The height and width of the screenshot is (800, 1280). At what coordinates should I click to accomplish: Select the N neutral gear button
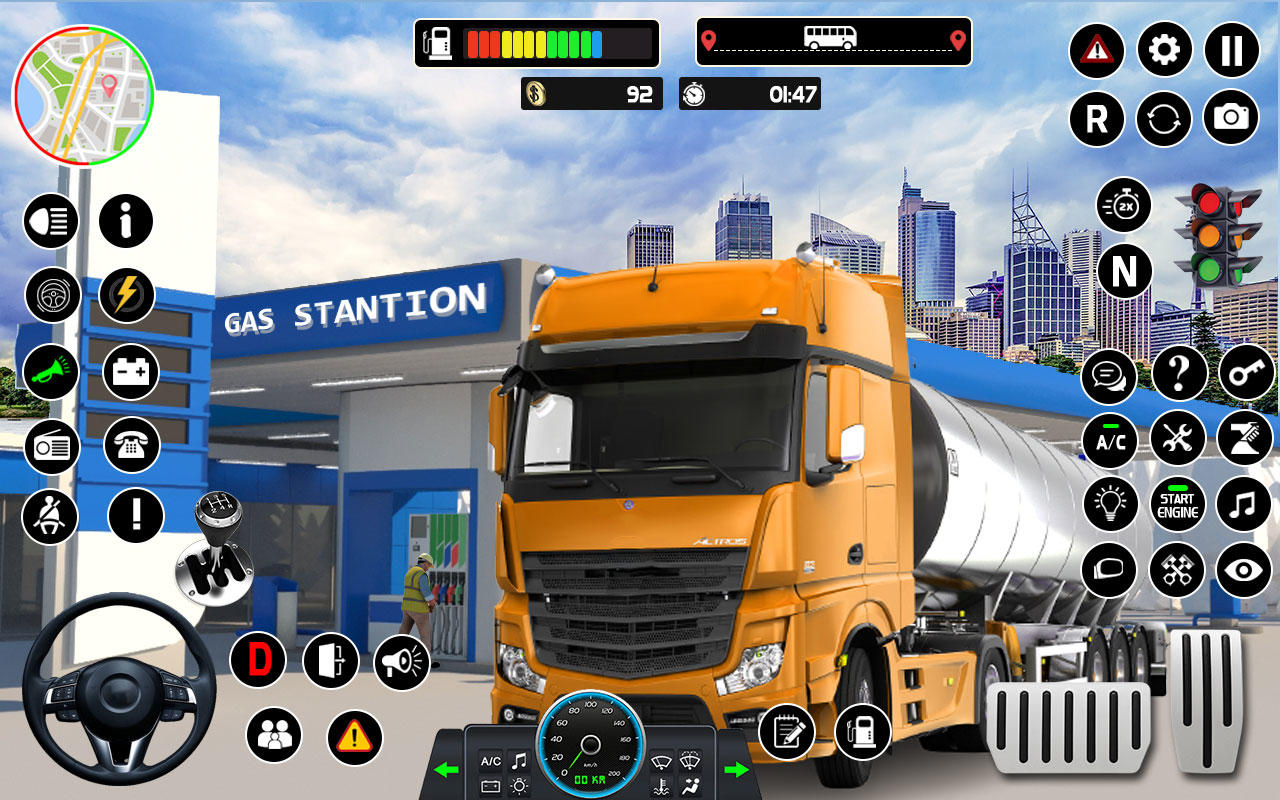point(1124,271)
